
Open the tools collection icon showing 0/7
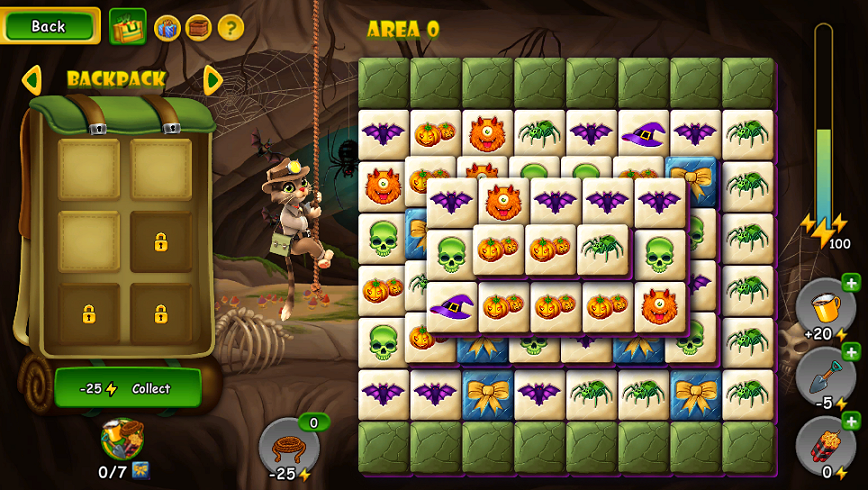point(122,440)
